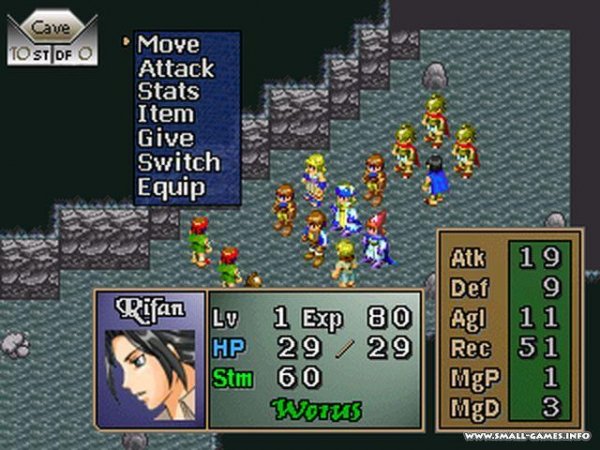Open the Stats menu entry
Screen dimensions: 600x450
(x=168, y=92)
